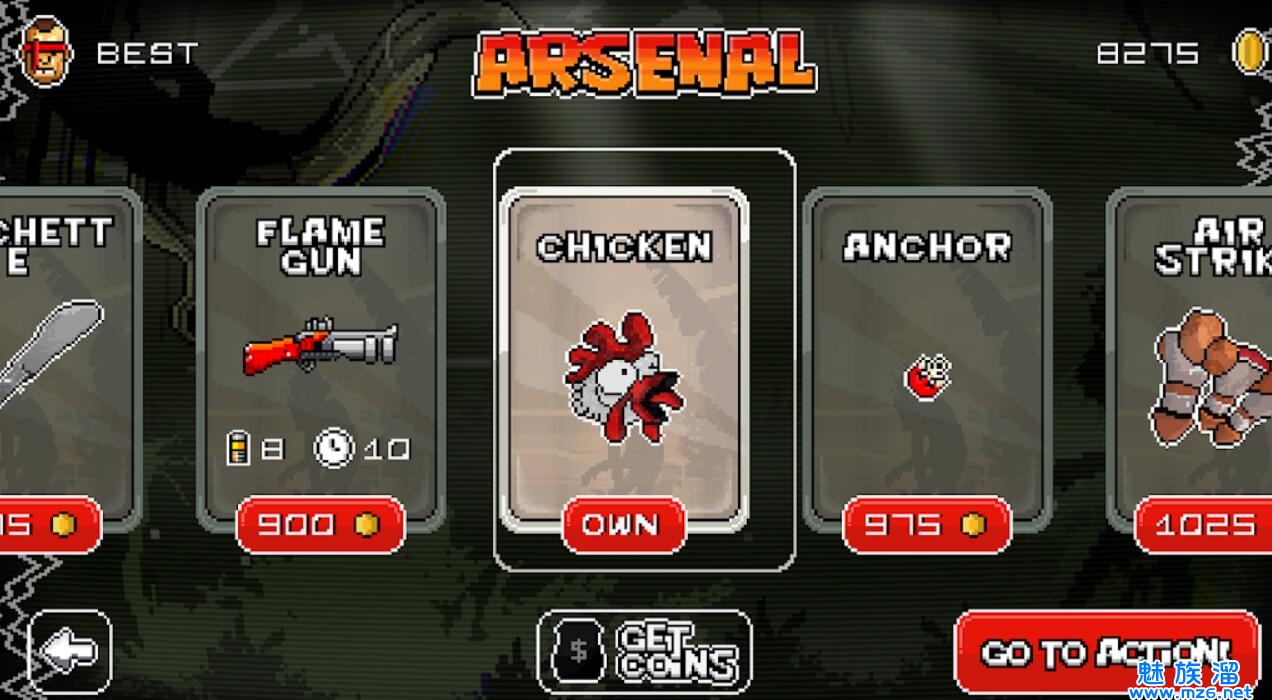
Task: Open the player profile avatar
Action: pos(46,52)
